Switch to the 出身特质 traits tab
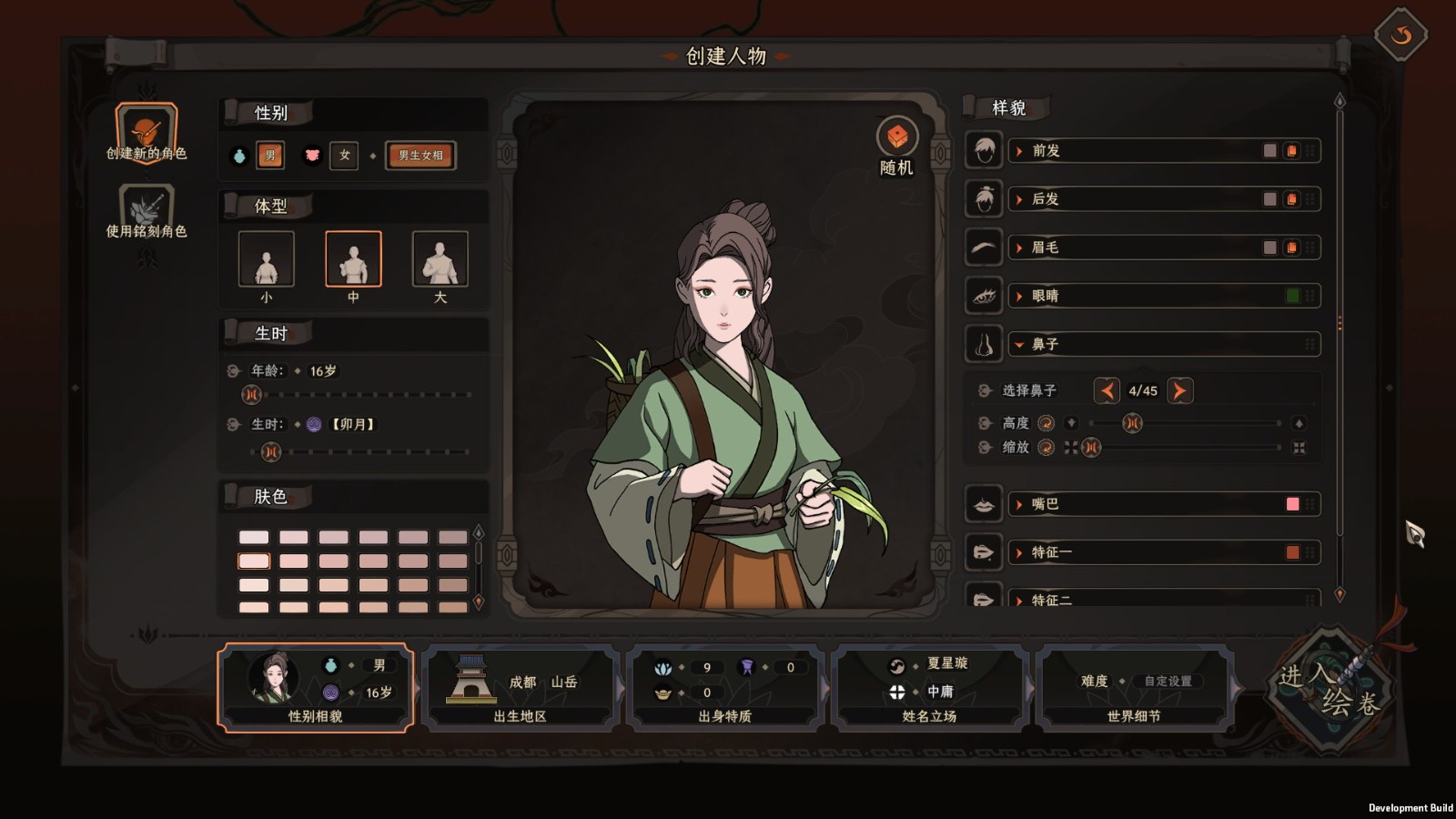The image size is (1456, 819). [725, 688]
